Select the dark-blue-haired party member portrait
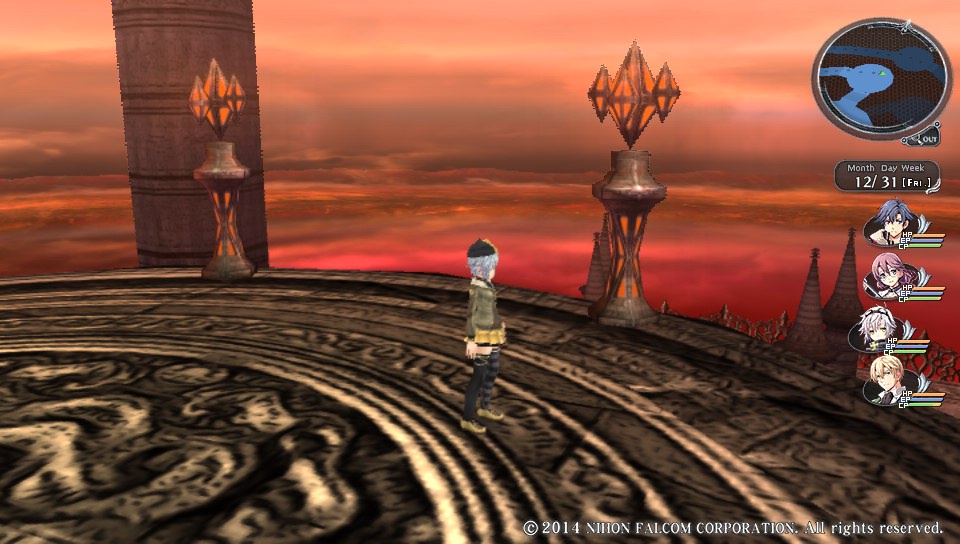The image size is (960, 544). pos(888,223)
